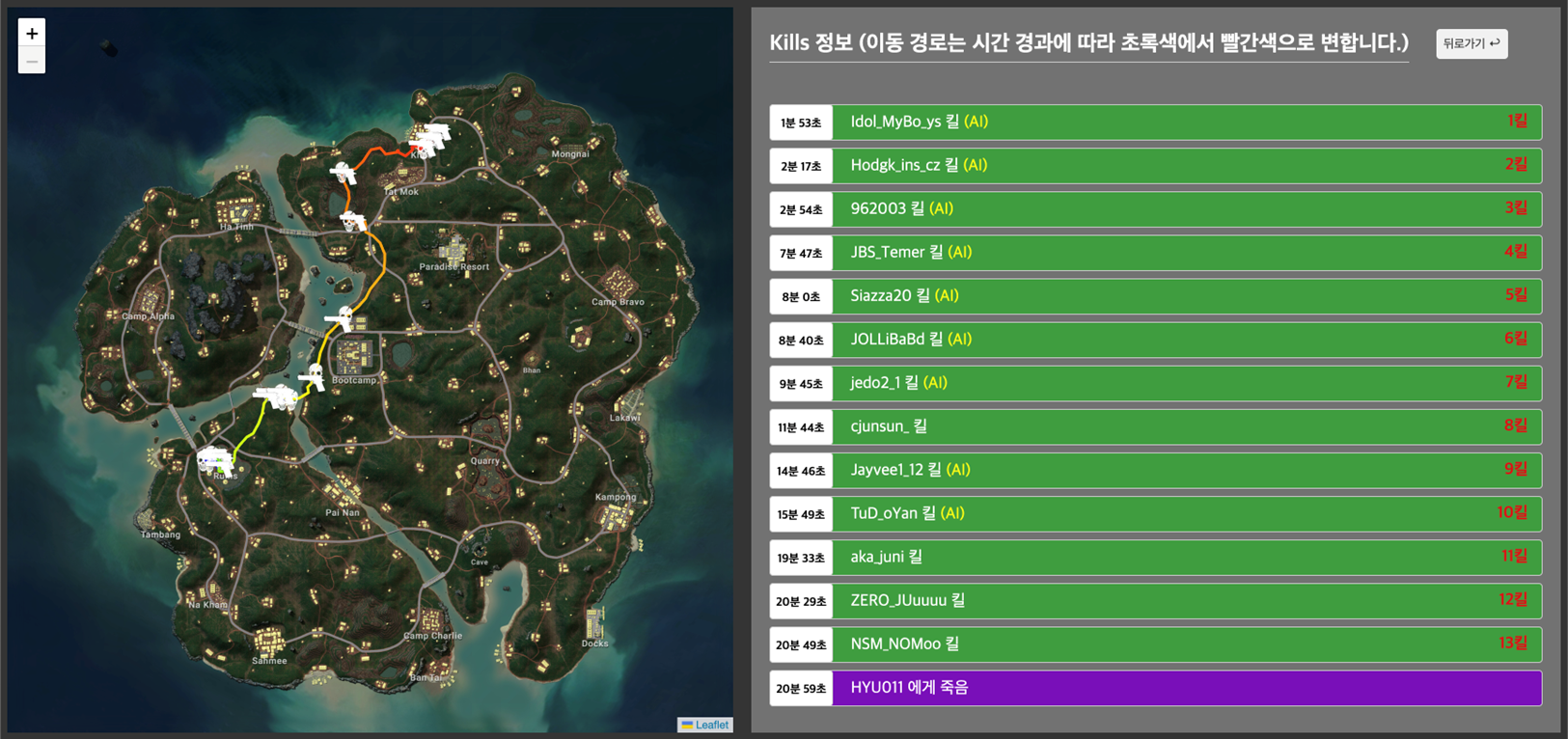Zoom in using the plus map control

pyautogui.click(x=31, y=32)
